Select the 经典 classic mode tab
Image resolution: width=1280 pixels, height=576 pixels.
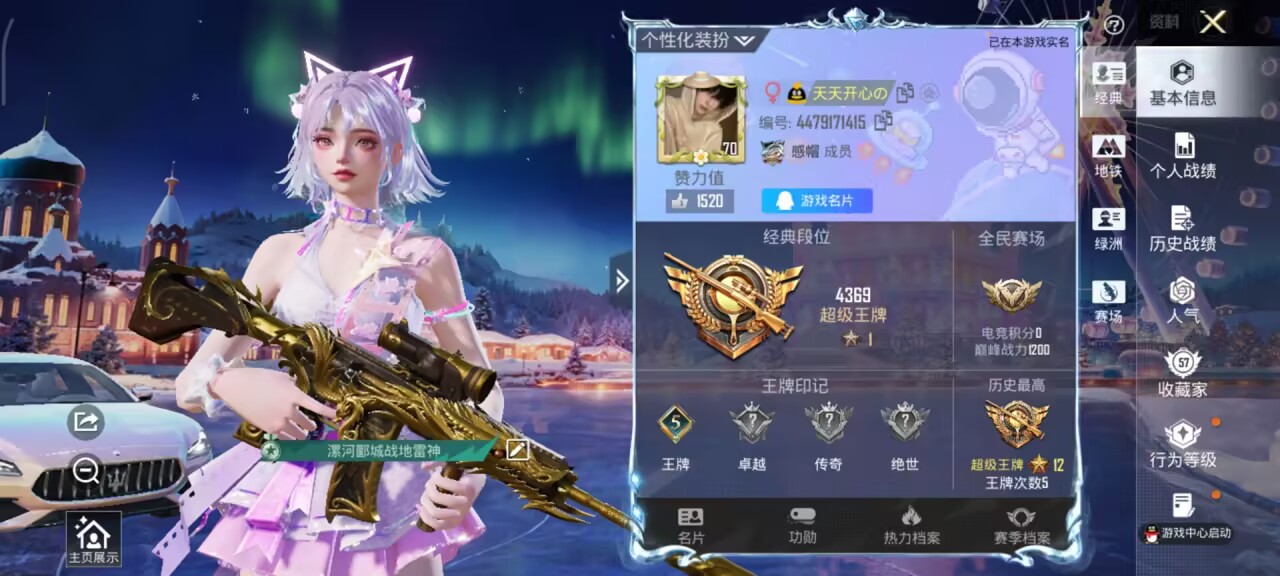1108,83
